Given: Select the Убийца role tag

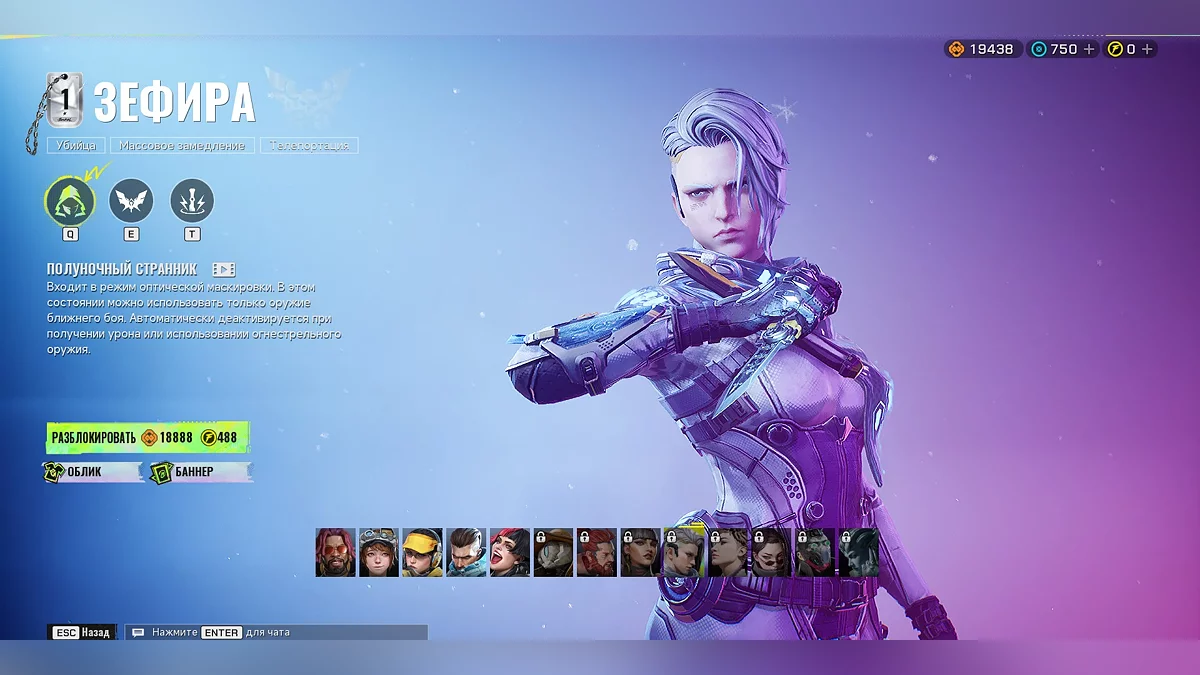Looking at the screenshot, I should point(77,146).
